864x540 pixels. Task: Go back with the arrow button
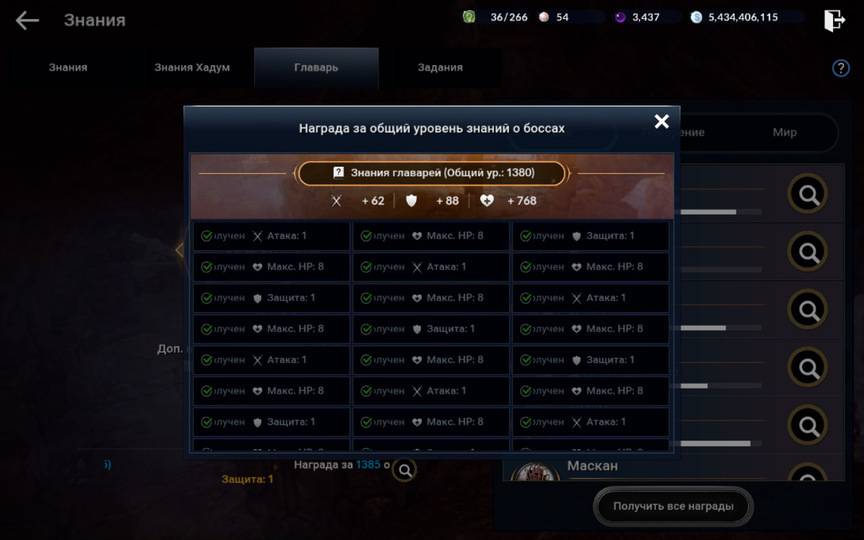pyautogui.click(x=27, y=20)
